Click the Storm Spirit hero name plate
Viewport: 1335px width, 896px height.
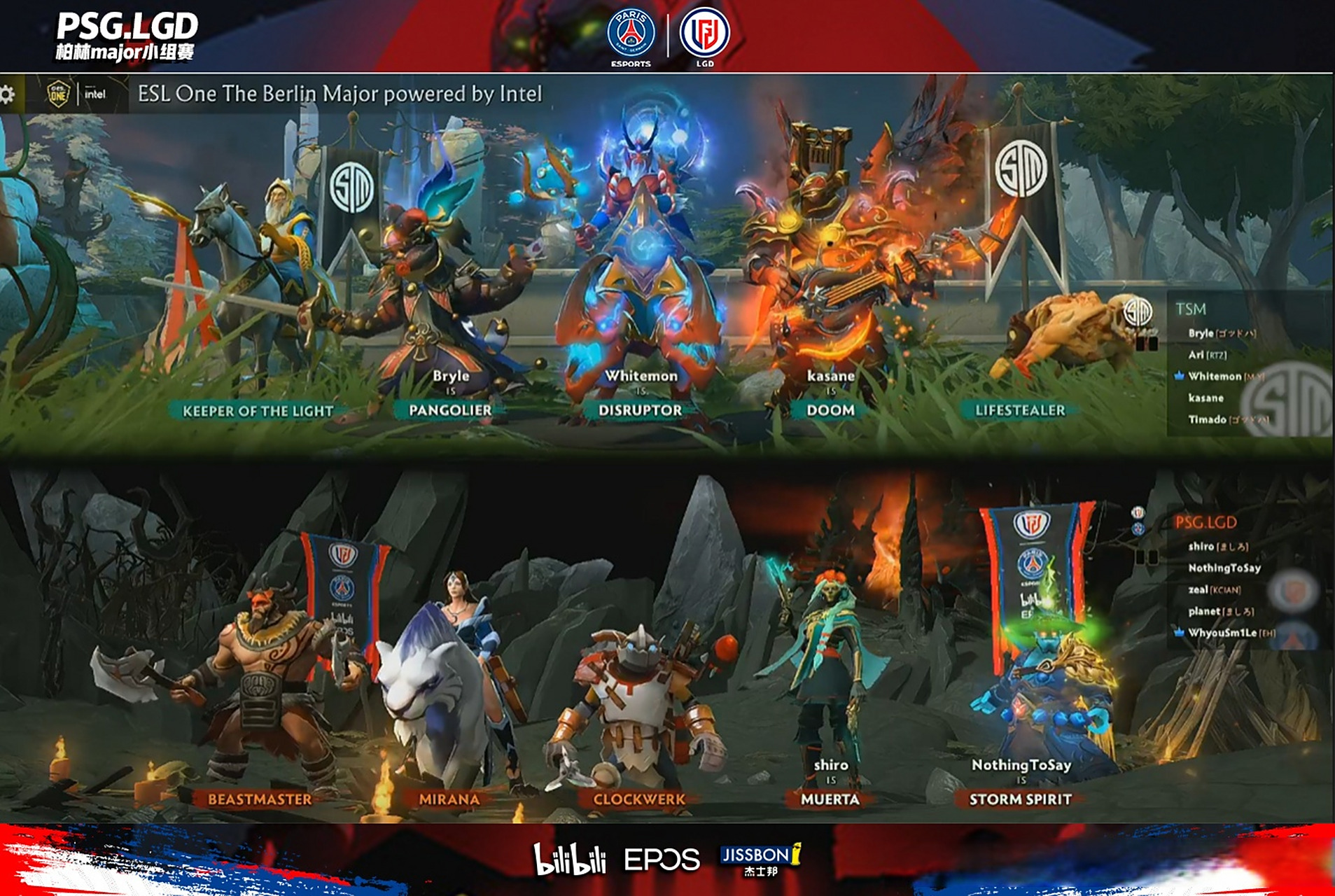click(1020, 799)
